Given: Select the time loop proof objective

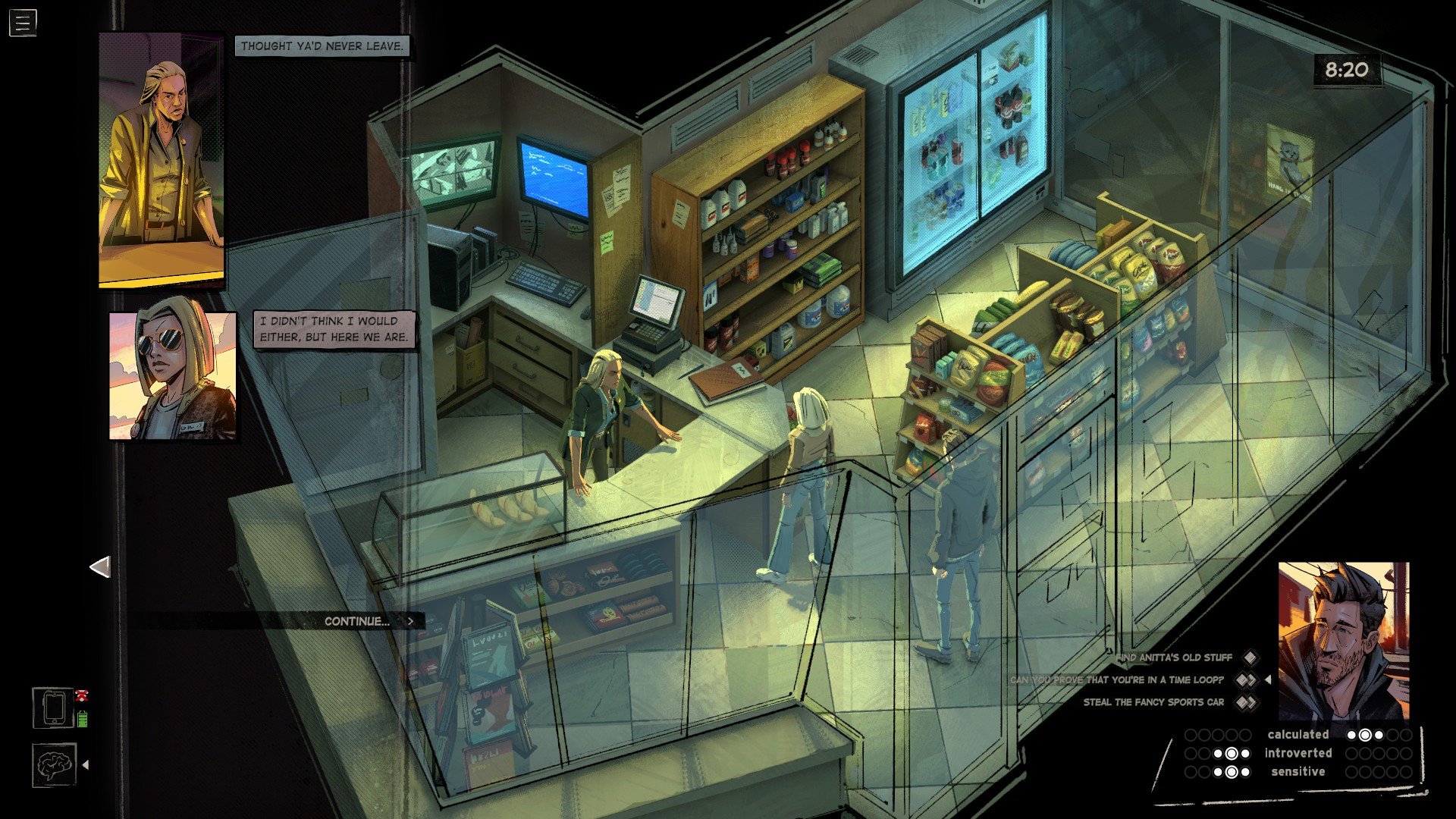Looking at the screenshot, I should (1116, 680).
